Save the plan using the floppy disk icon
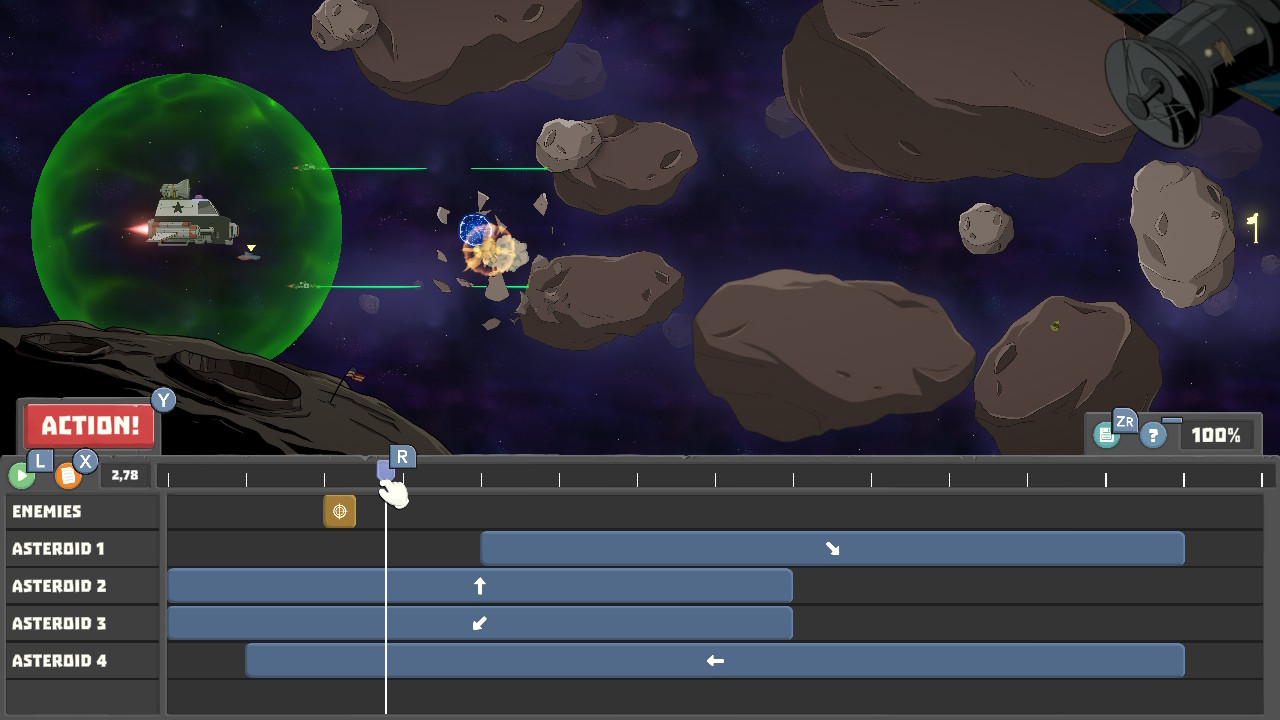1280x720 pixels. [x=1106, y=434]
